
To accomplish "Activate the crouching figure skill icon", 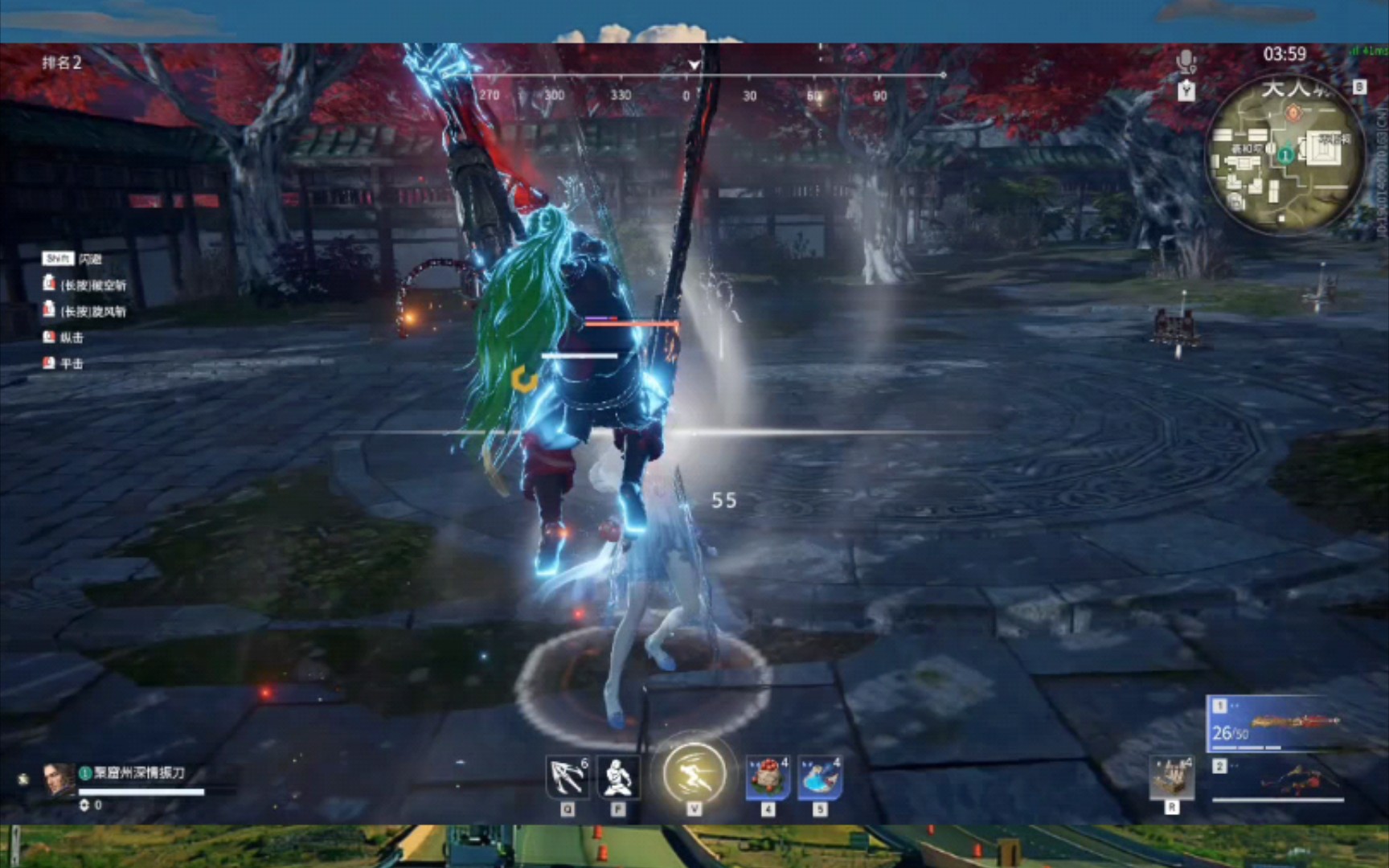I will coord(617,777).
